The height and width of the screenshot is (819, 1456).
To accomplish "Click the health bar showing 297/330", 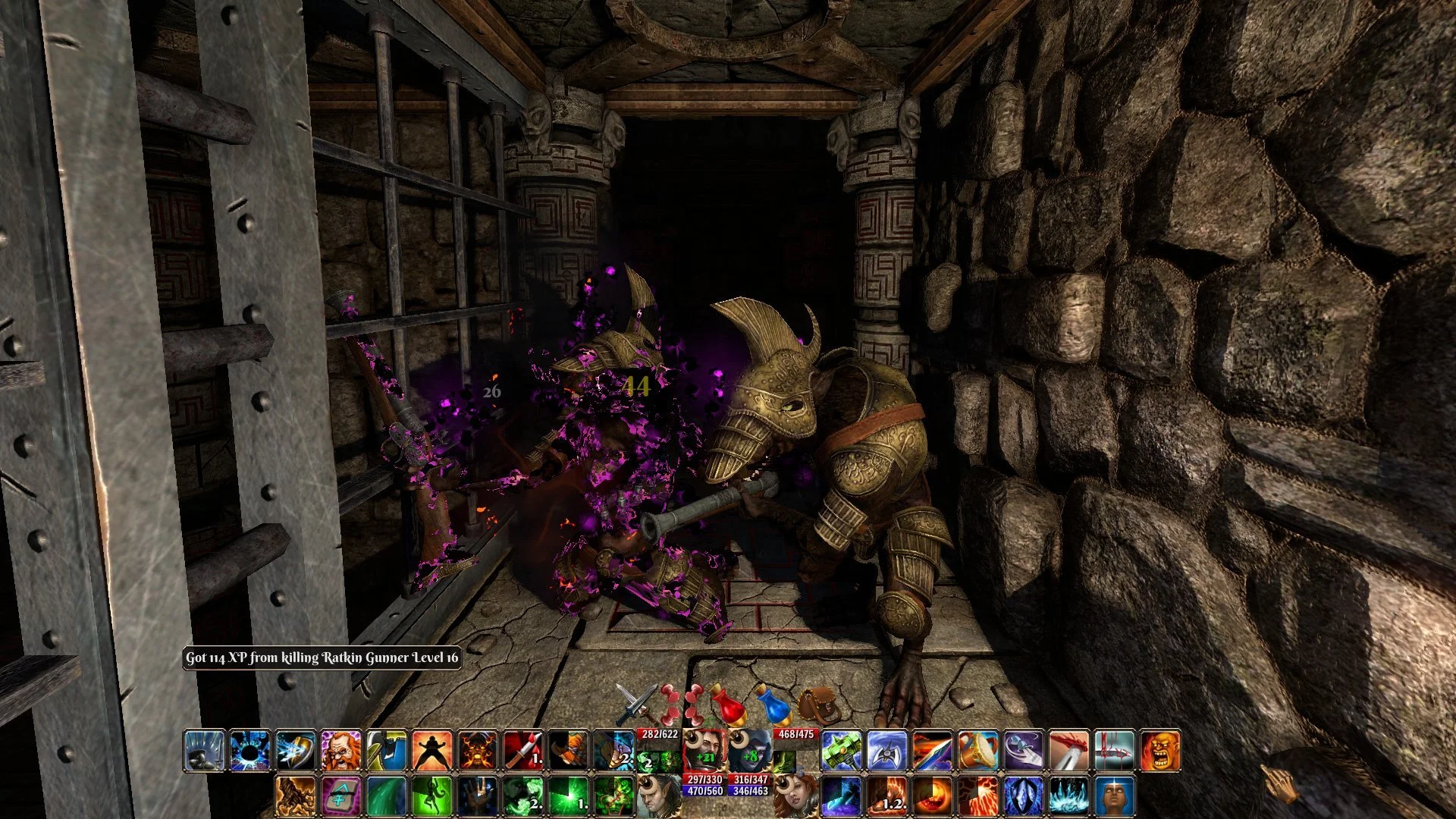I will (x=704, y=780).
